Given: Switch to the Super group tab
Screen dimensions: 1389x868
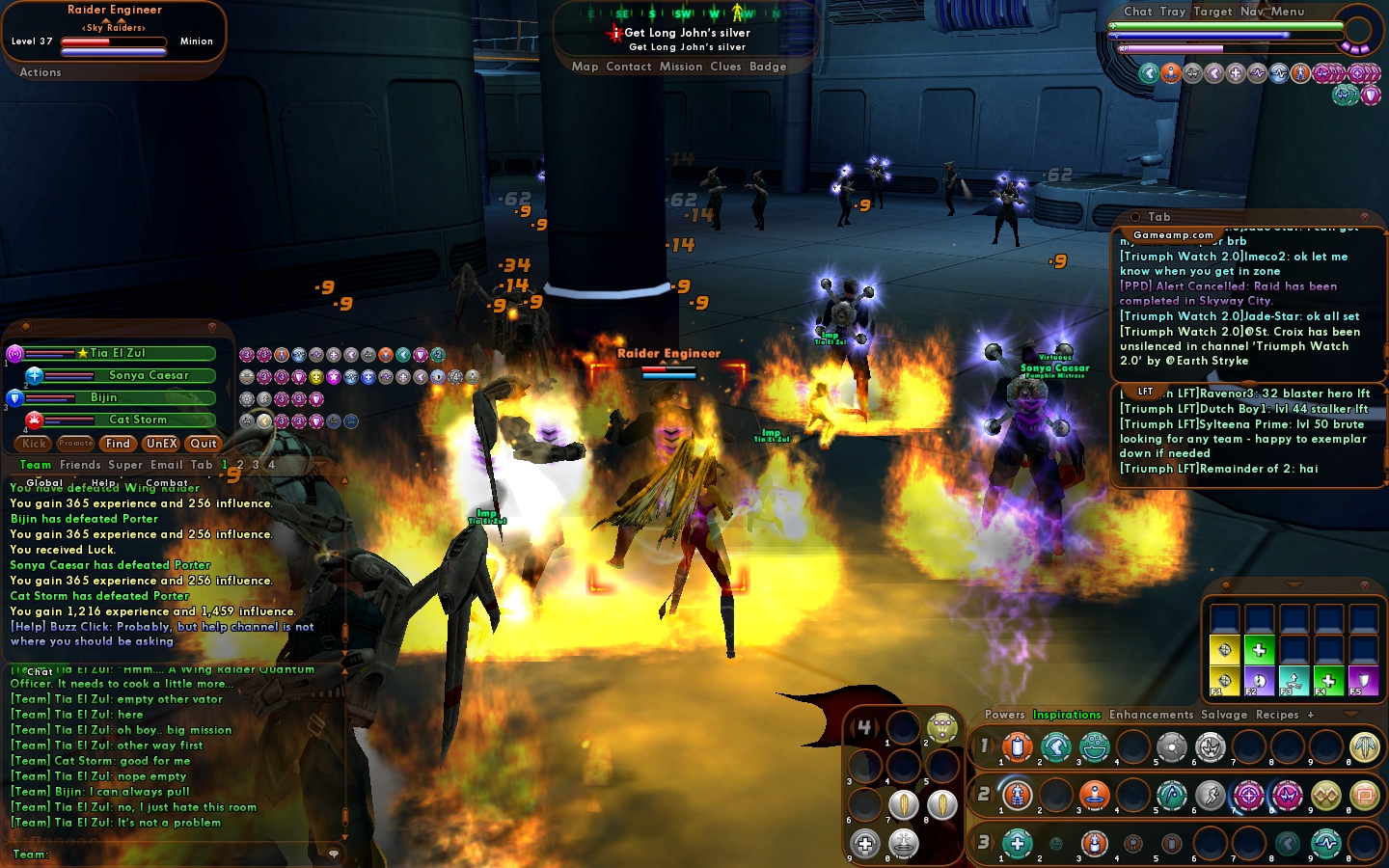Looking at the screenshot, I should coord(125,465).
